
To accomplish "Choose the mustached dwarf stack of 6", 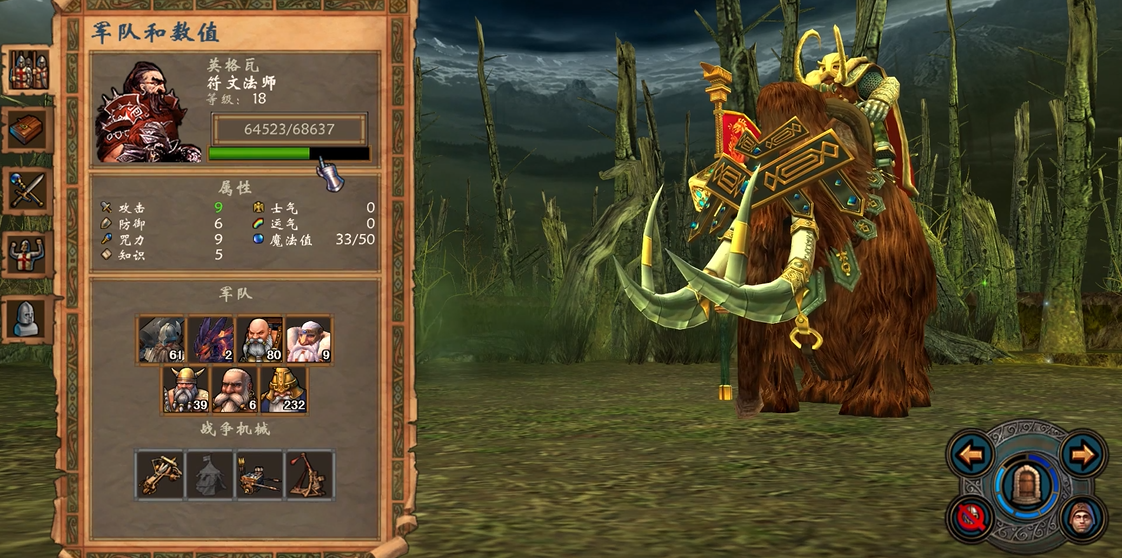I will (x=235, y=390).
